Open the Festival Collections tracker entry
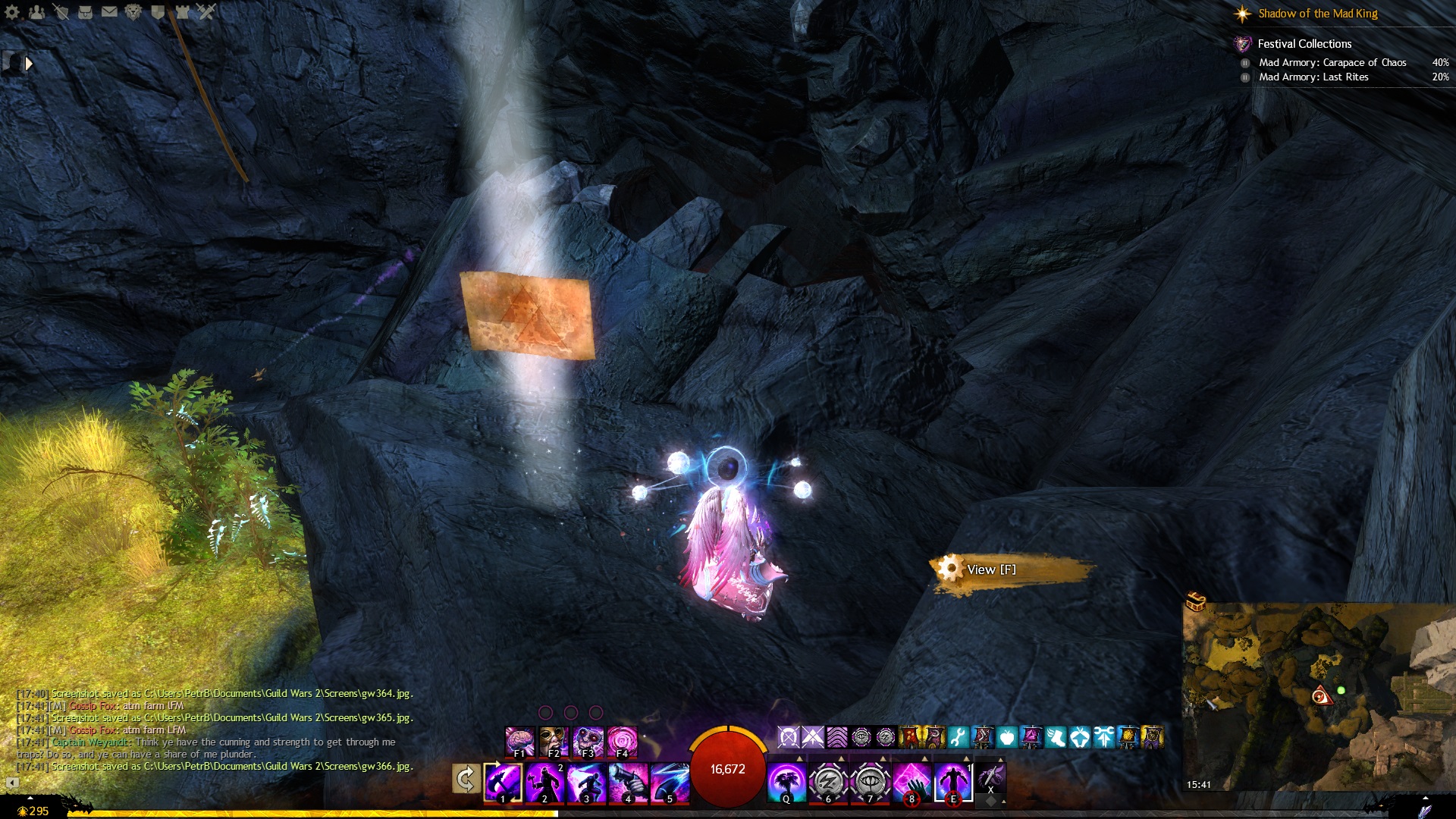Image resolution: width=1456 pixels, height=819 pixels. (x=1304, y=44)
